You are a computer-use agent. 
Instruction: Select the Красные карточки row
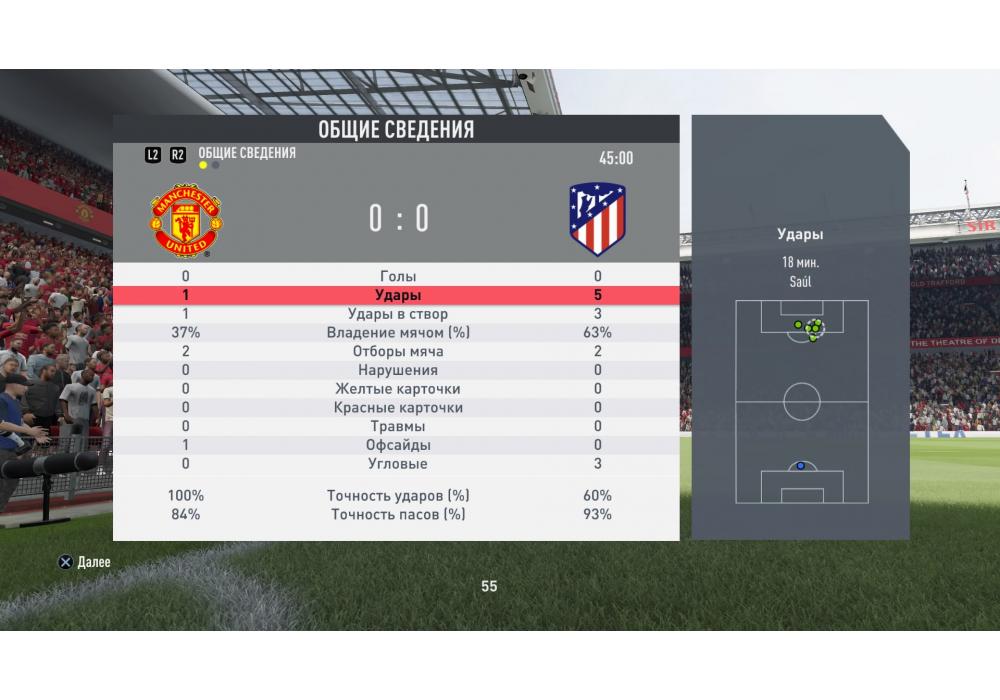(397, 408)
